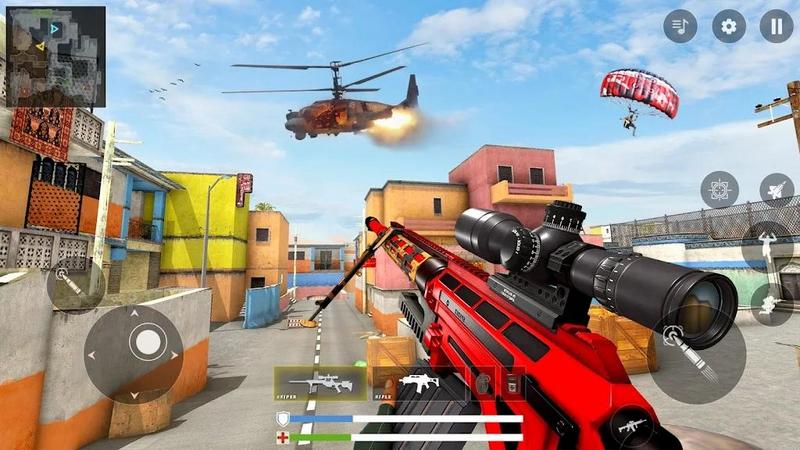
Task: Toggle the music note sound button
Action: click(x=680, y=26)
